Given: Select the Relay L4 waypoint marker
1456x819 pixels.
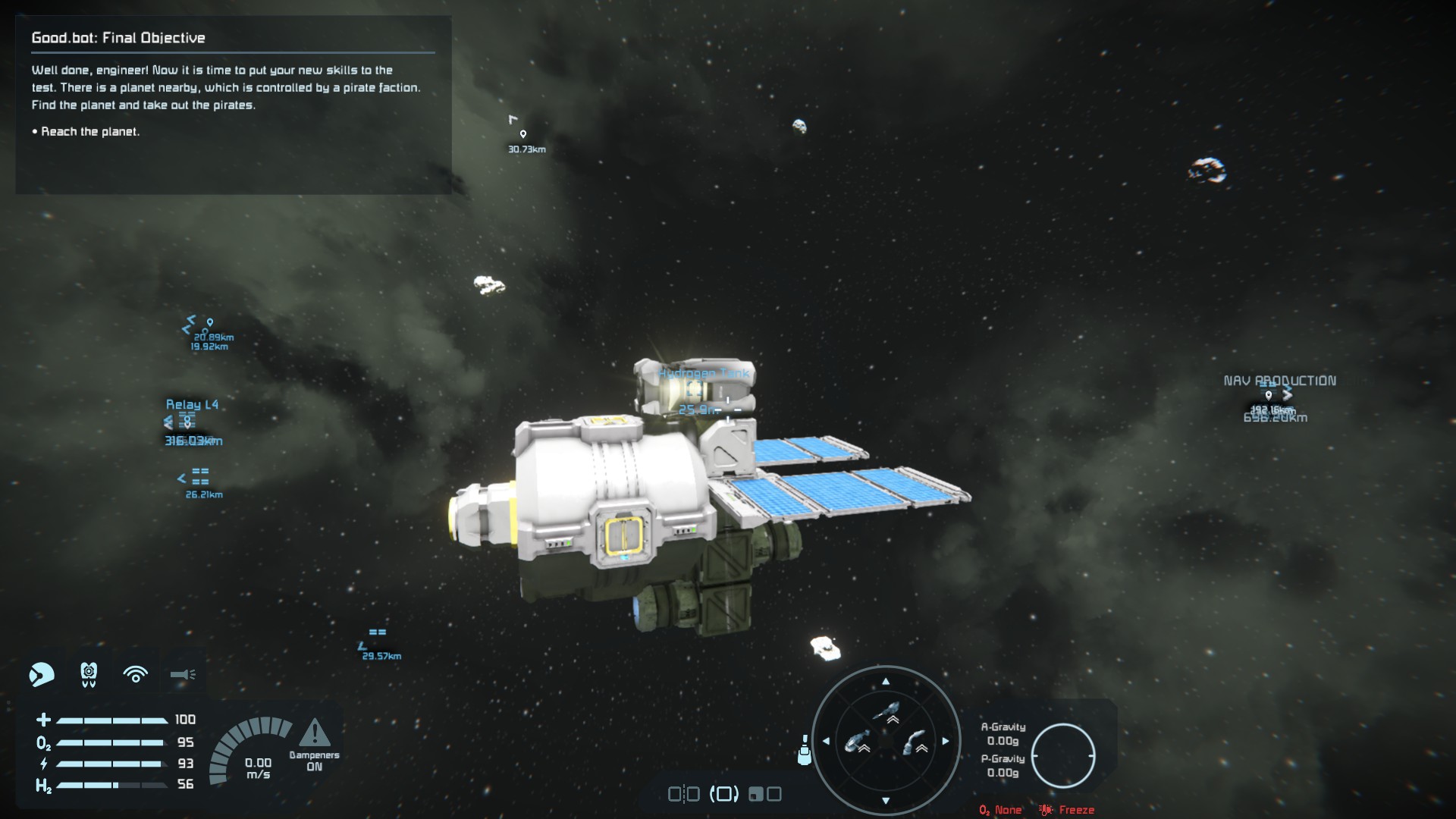Looking at the screenshot, I should pos(187,422).
